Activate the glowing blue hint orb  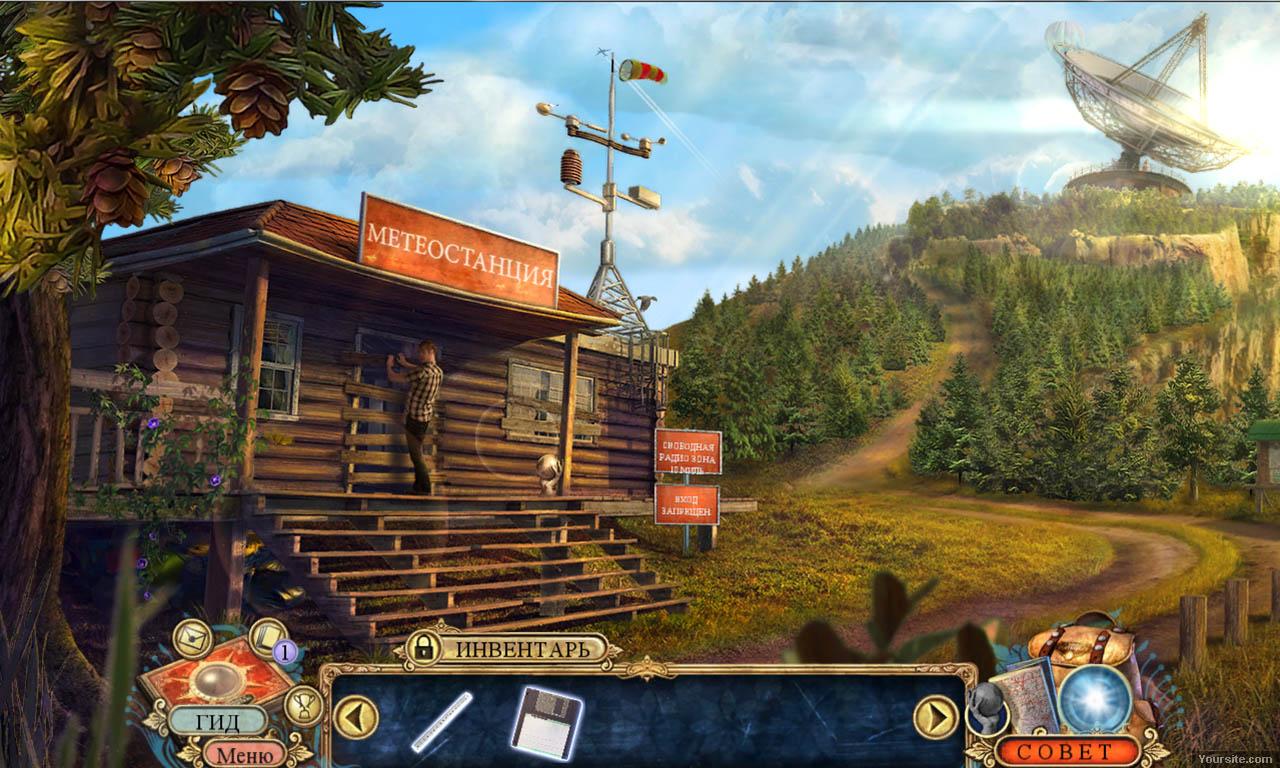pos(1095,698)
